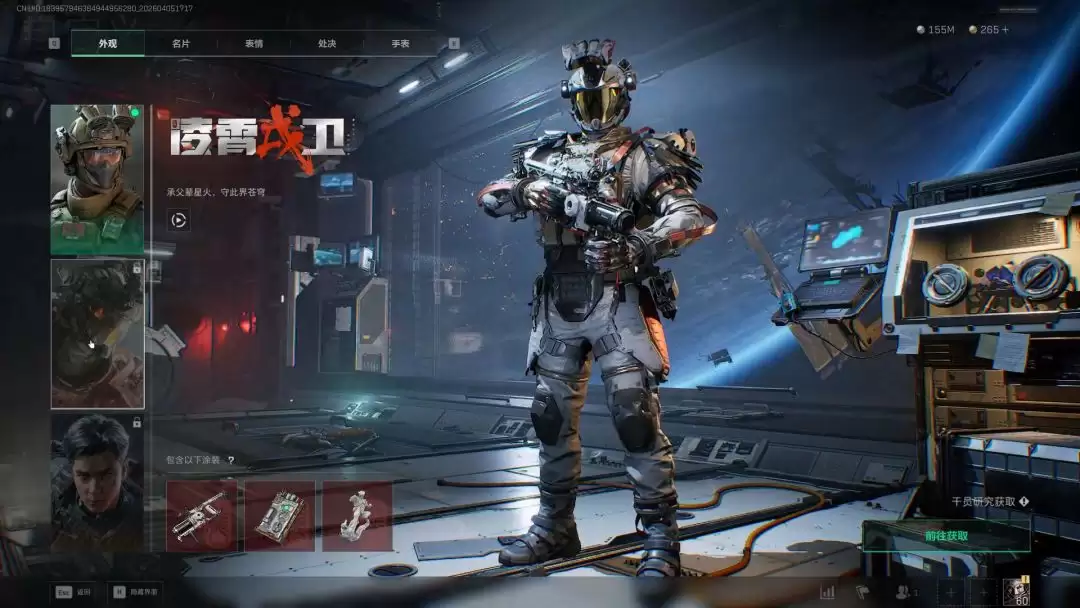Play the skin preview video
The image size is (1080, 608).
click(179, 220)
